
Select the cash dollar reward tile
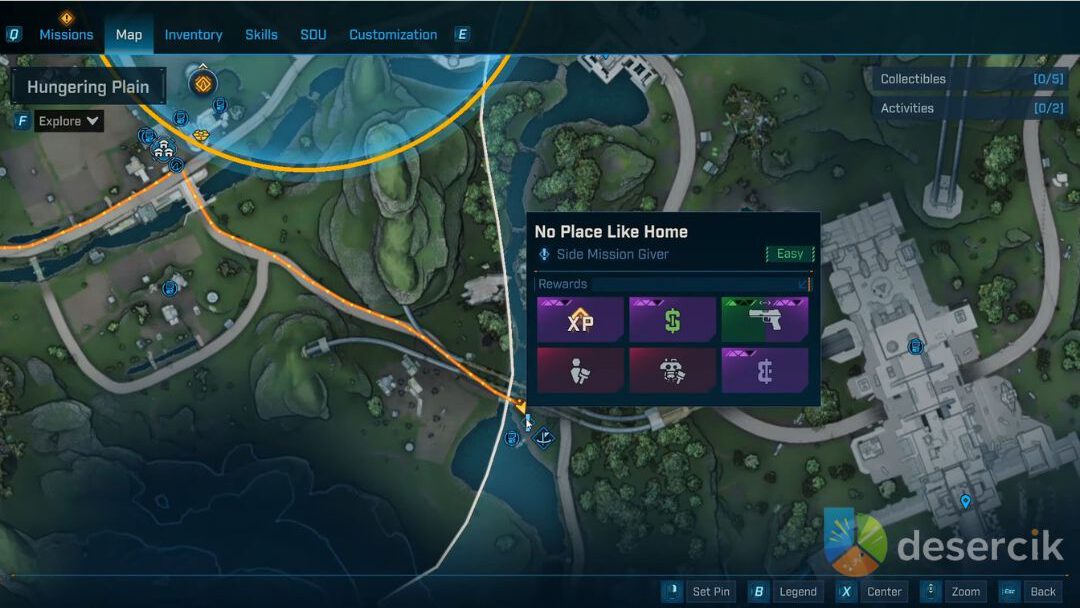click(x=673, y=320)
